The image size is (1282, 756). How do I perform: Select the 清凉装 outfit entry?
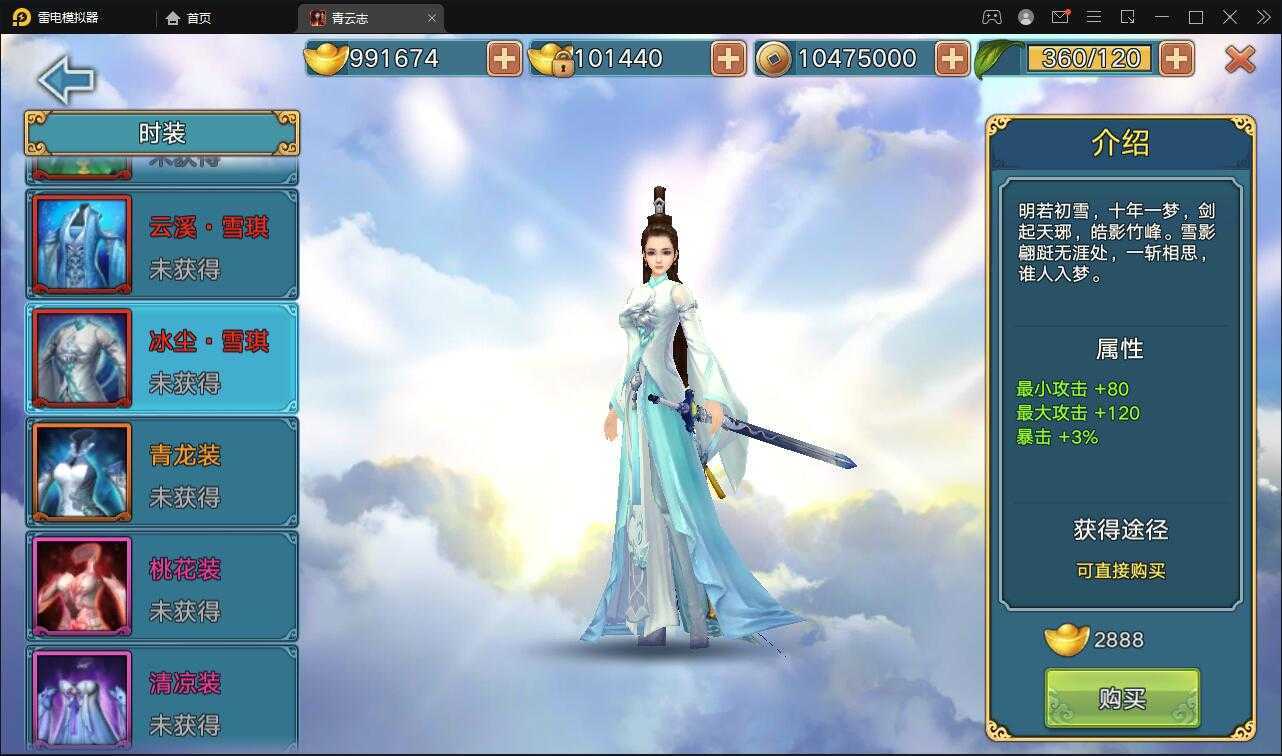[162, 699]
